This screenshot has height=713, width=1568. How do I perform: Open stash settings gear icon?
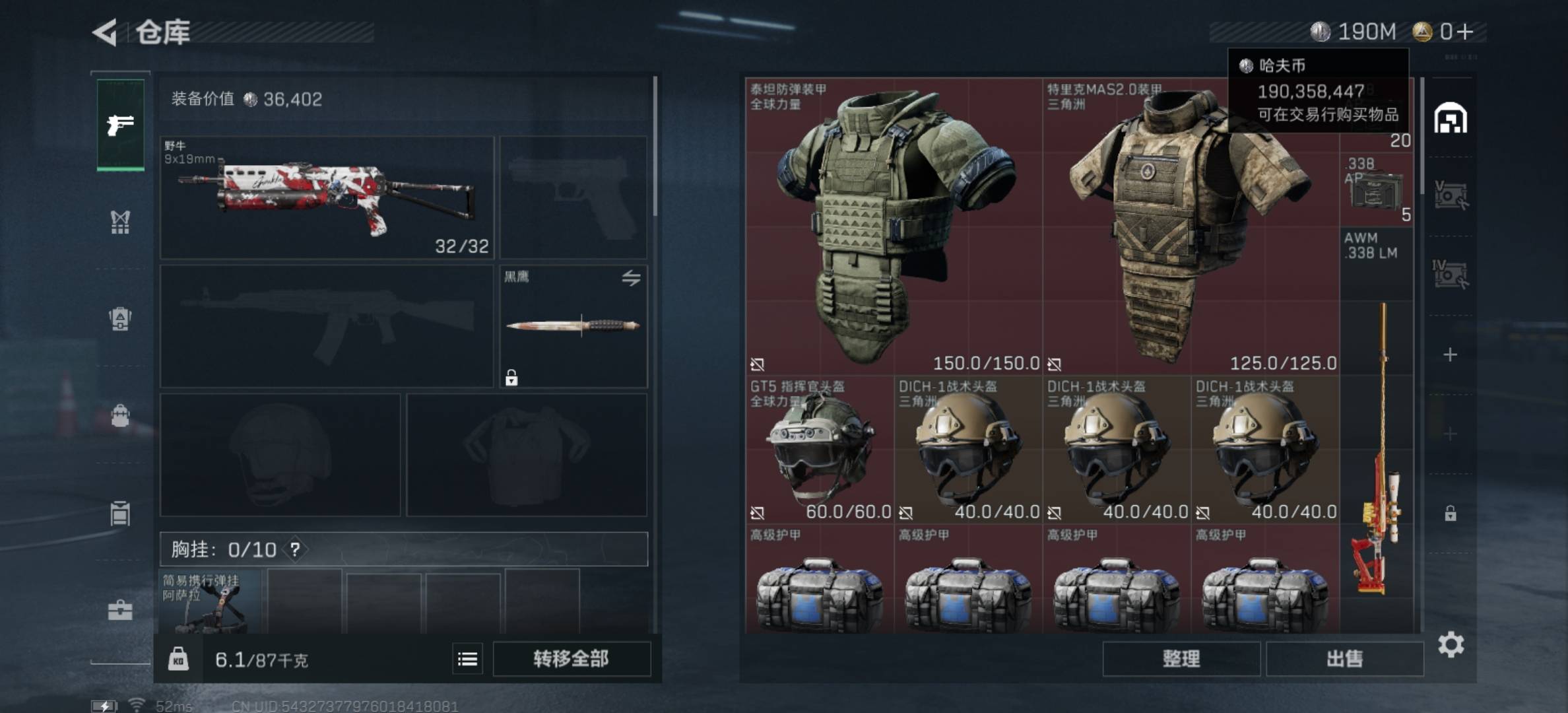(1451, 644)
